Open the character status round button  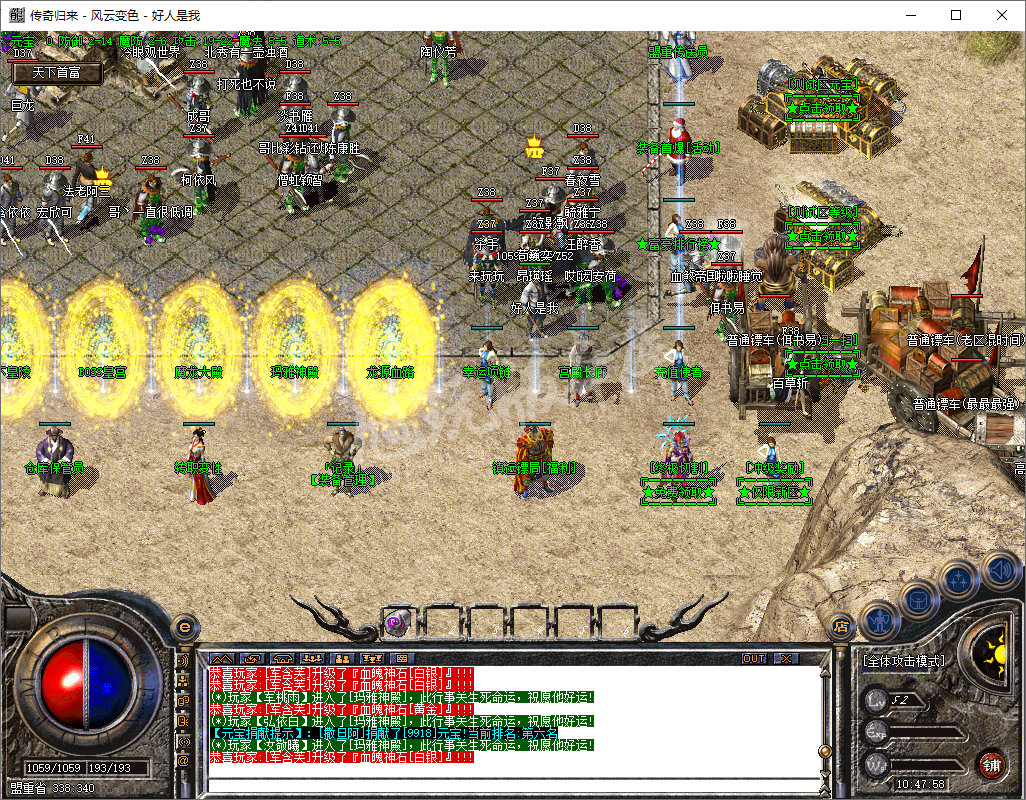point(879,620)
